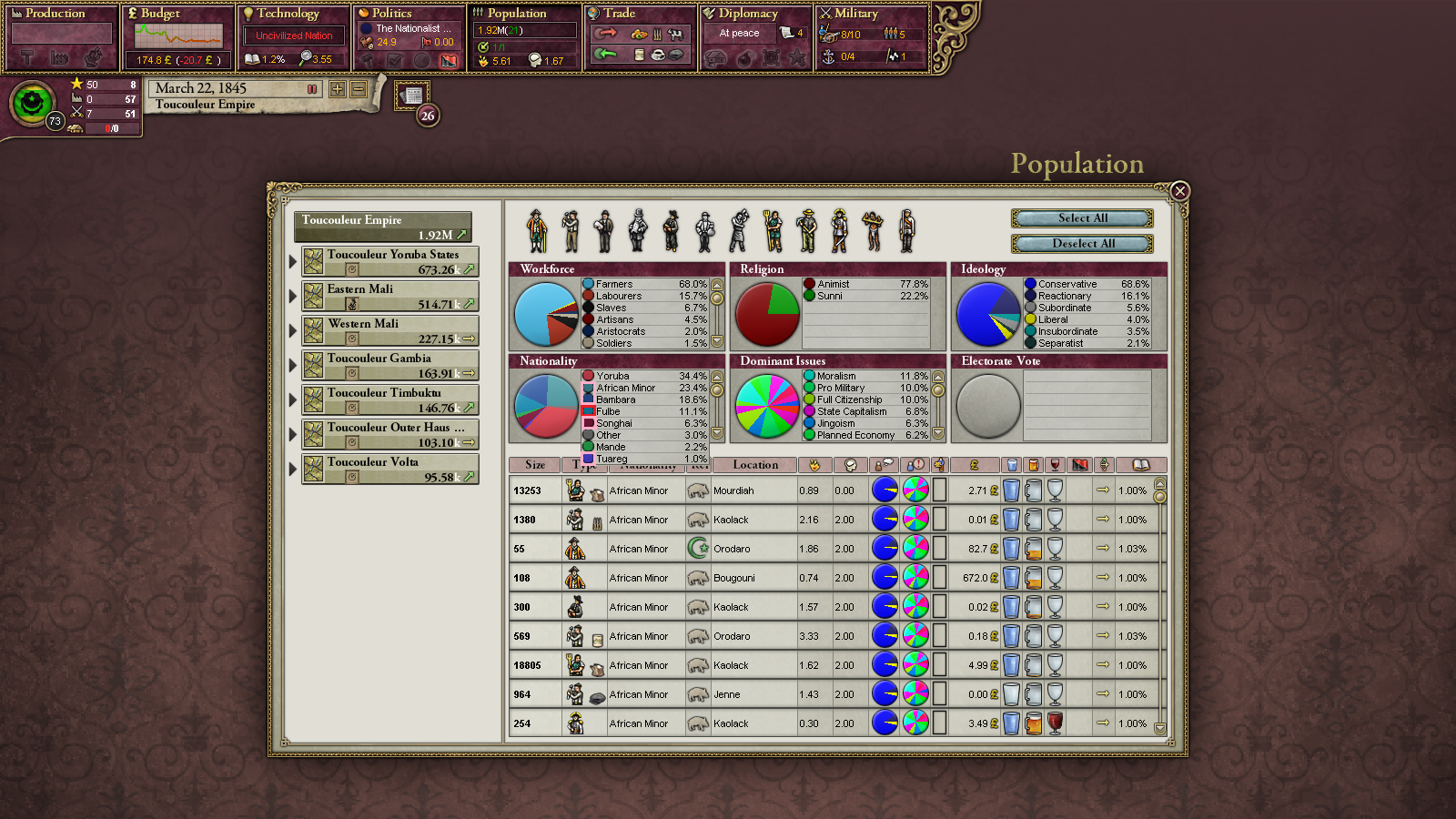Close the Population window
The width and height of the screenshot is (1456, 819).
point(1179,191)
